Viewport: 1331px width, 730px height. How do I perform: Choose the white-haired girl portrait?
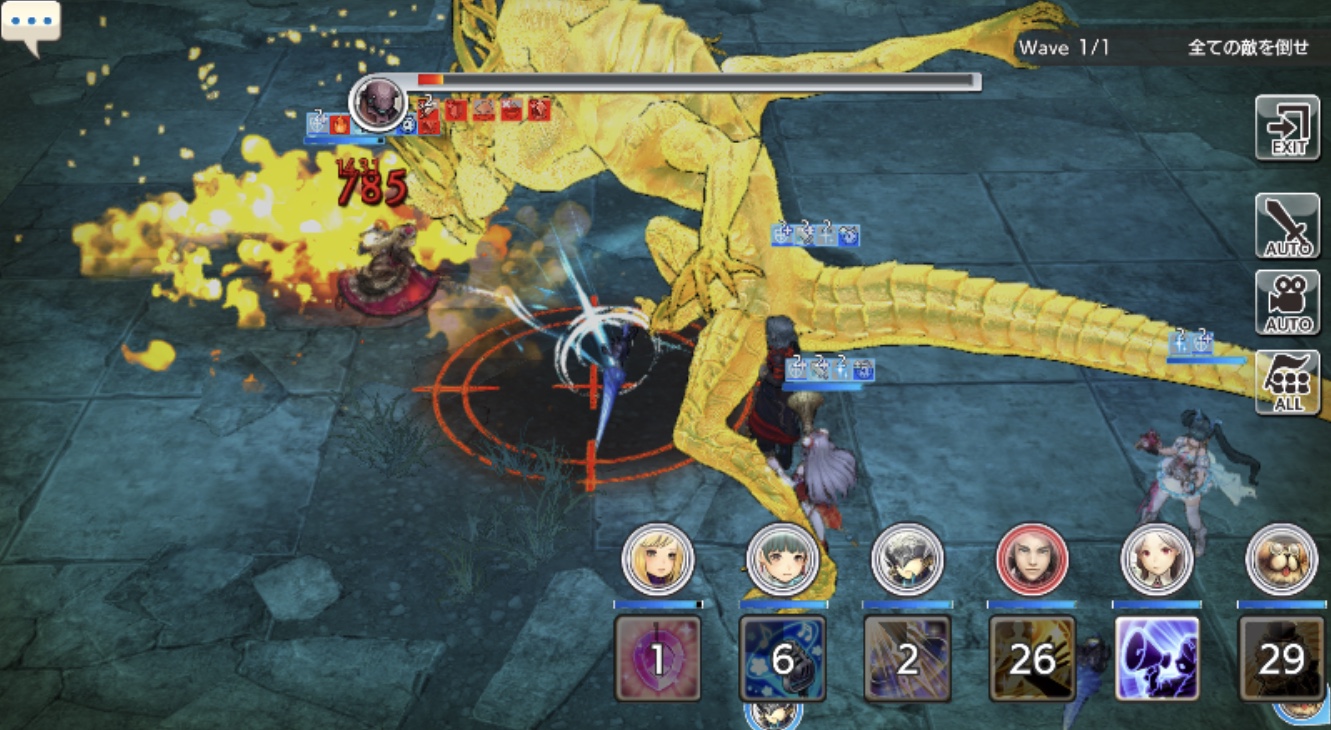coord(1156,559)
